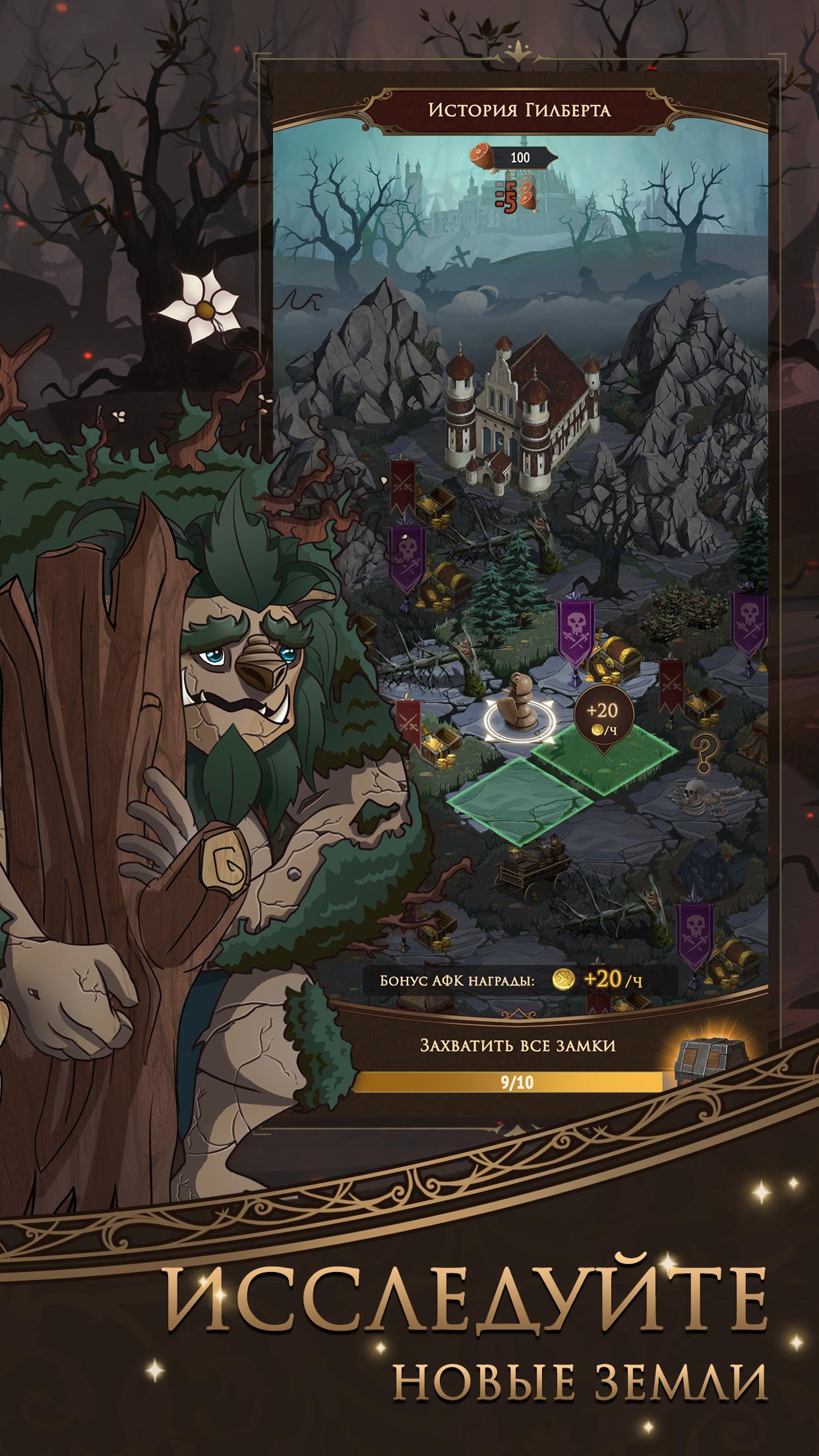Investigate the question mark map marker
The width and height of the screenshot is (819, 1456).
tap(705, 750)
